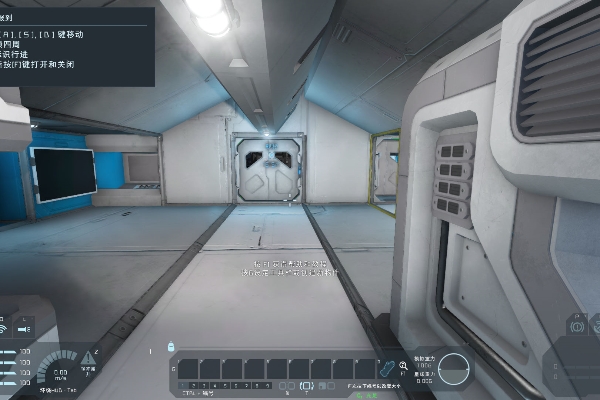Toggle the broadcasting antenna signal icon
The image size is (600, 400).
(x=5, y=327)
